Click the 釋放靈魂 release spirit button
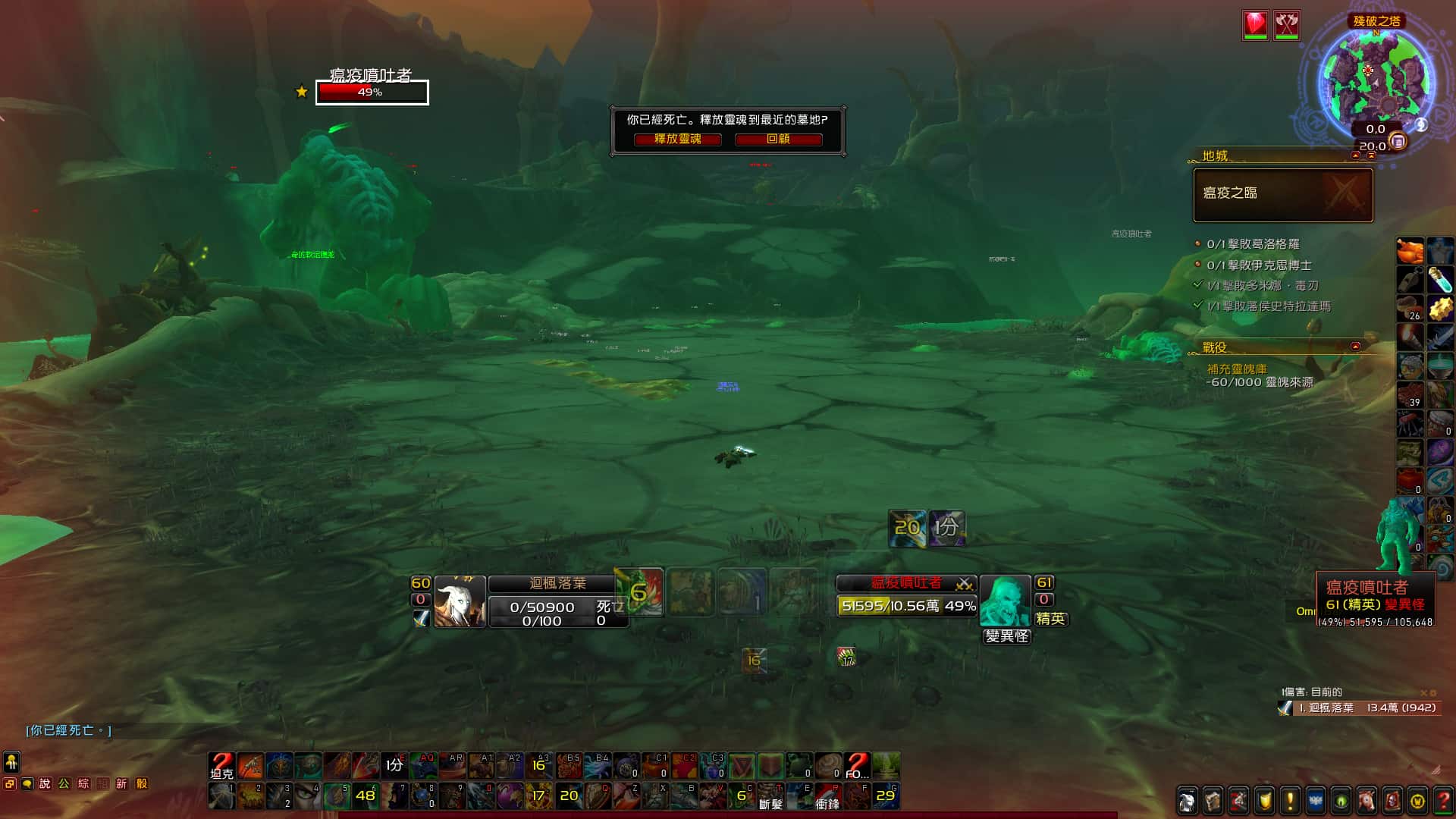The width and height of the screenshot is (1456, 819). (677, 139)
